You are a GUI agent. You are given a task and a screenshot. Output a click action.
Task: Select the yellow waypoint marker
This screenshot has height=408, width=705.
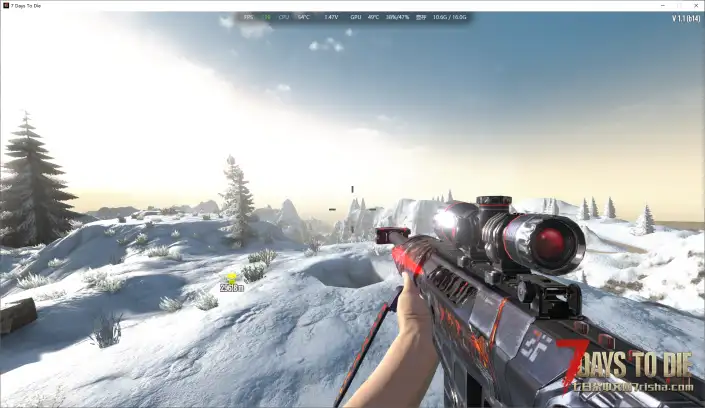coord(232,277)
